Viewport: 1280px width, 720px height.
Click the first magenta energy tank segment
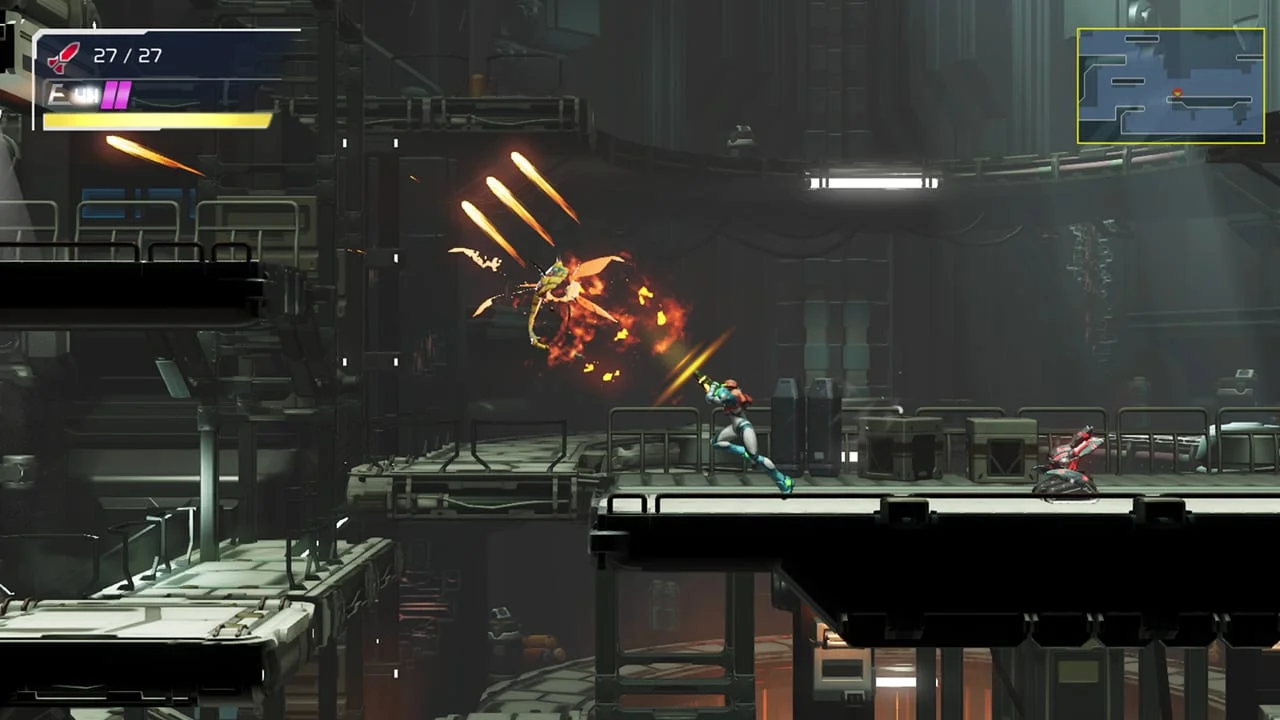click(108, 94)
